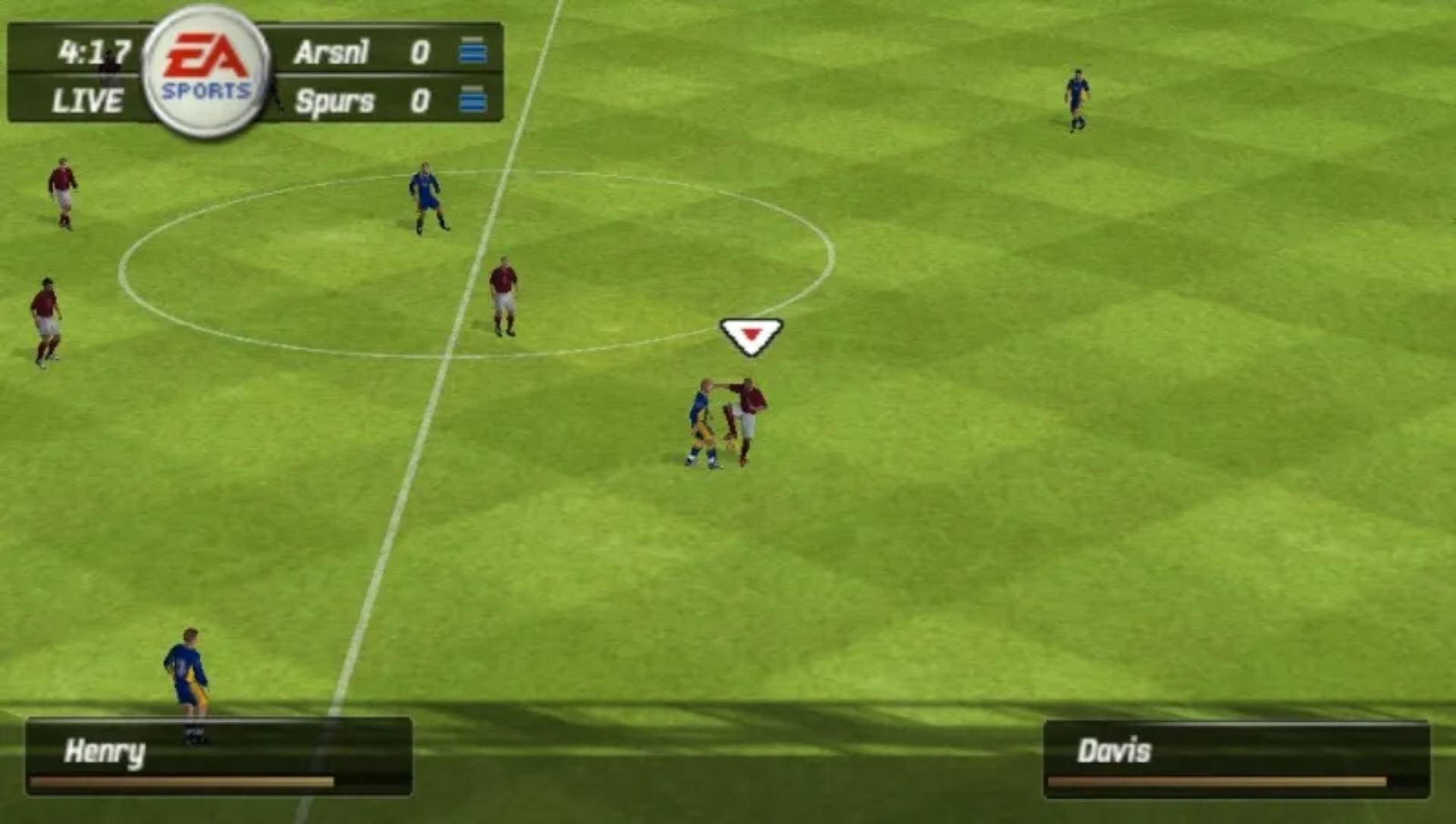Viewport: 1456px width, 824px height.
Task: Select the Spurs team label on the scoreboard
Action: pos(332,99)
